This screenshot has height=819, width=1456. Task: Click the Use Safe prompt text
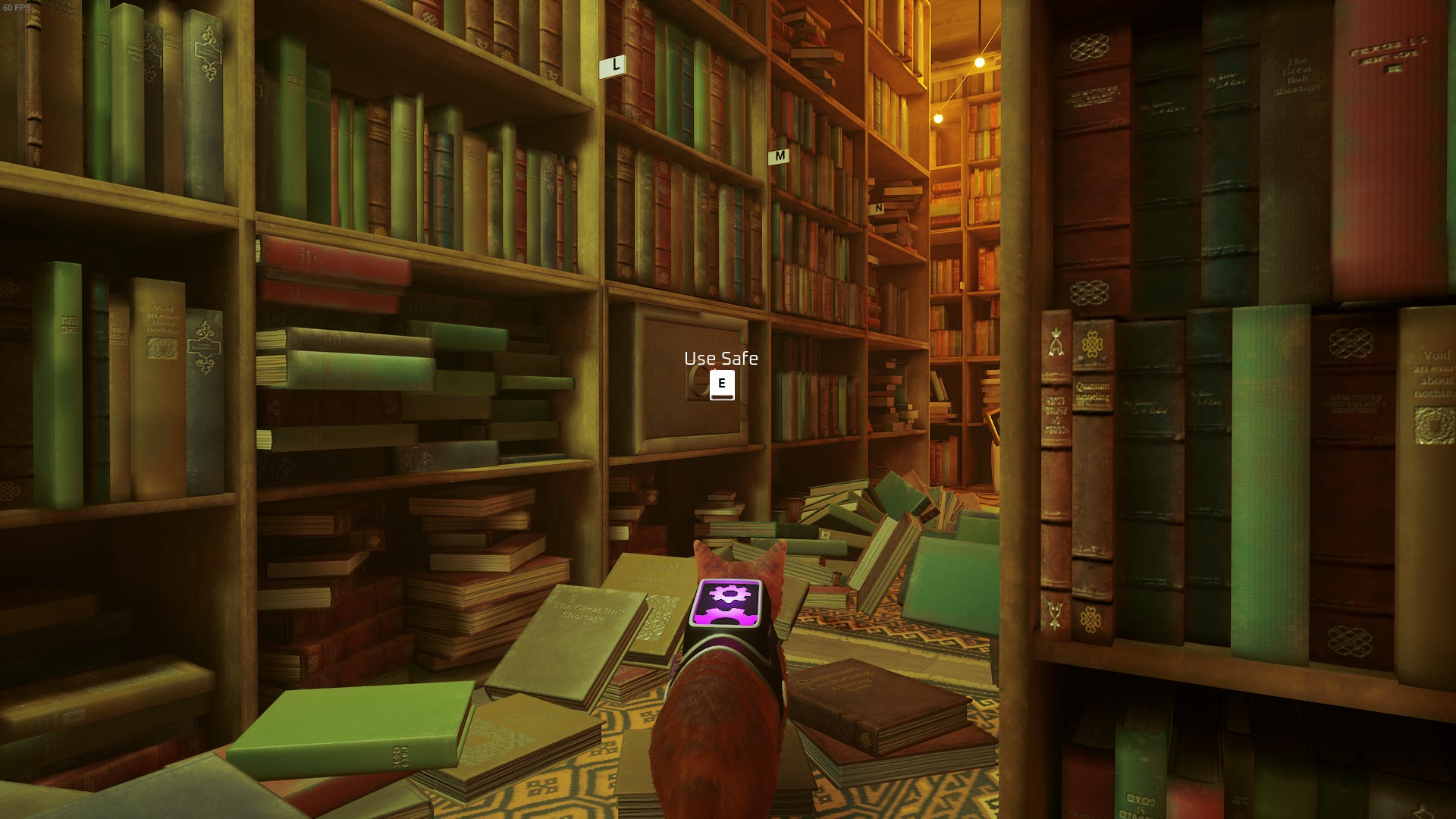pyautogui.click(x=720, y=359)
